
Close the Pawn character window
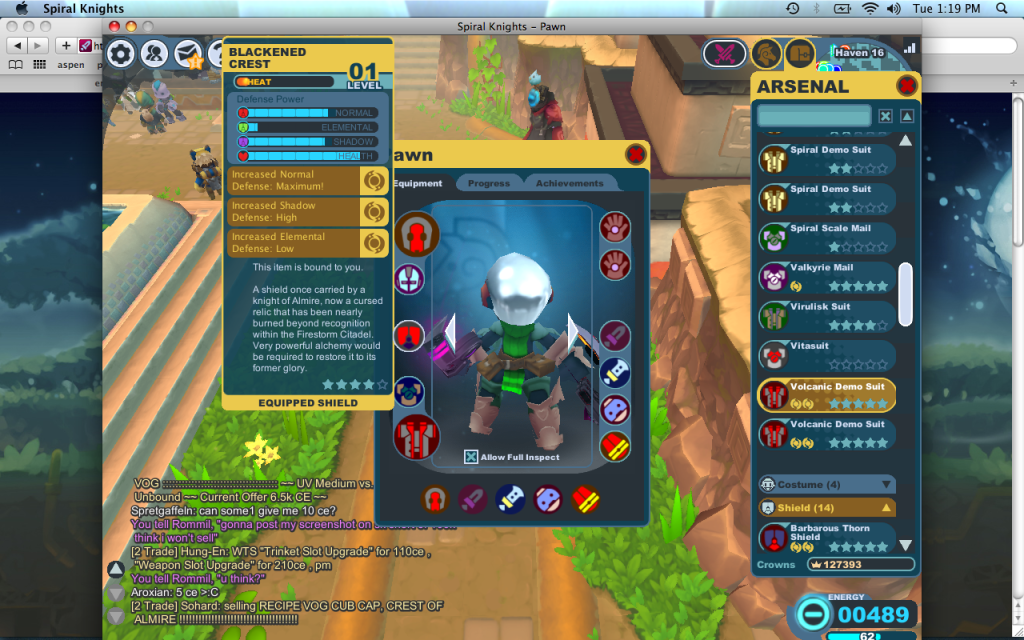point(635,154)
